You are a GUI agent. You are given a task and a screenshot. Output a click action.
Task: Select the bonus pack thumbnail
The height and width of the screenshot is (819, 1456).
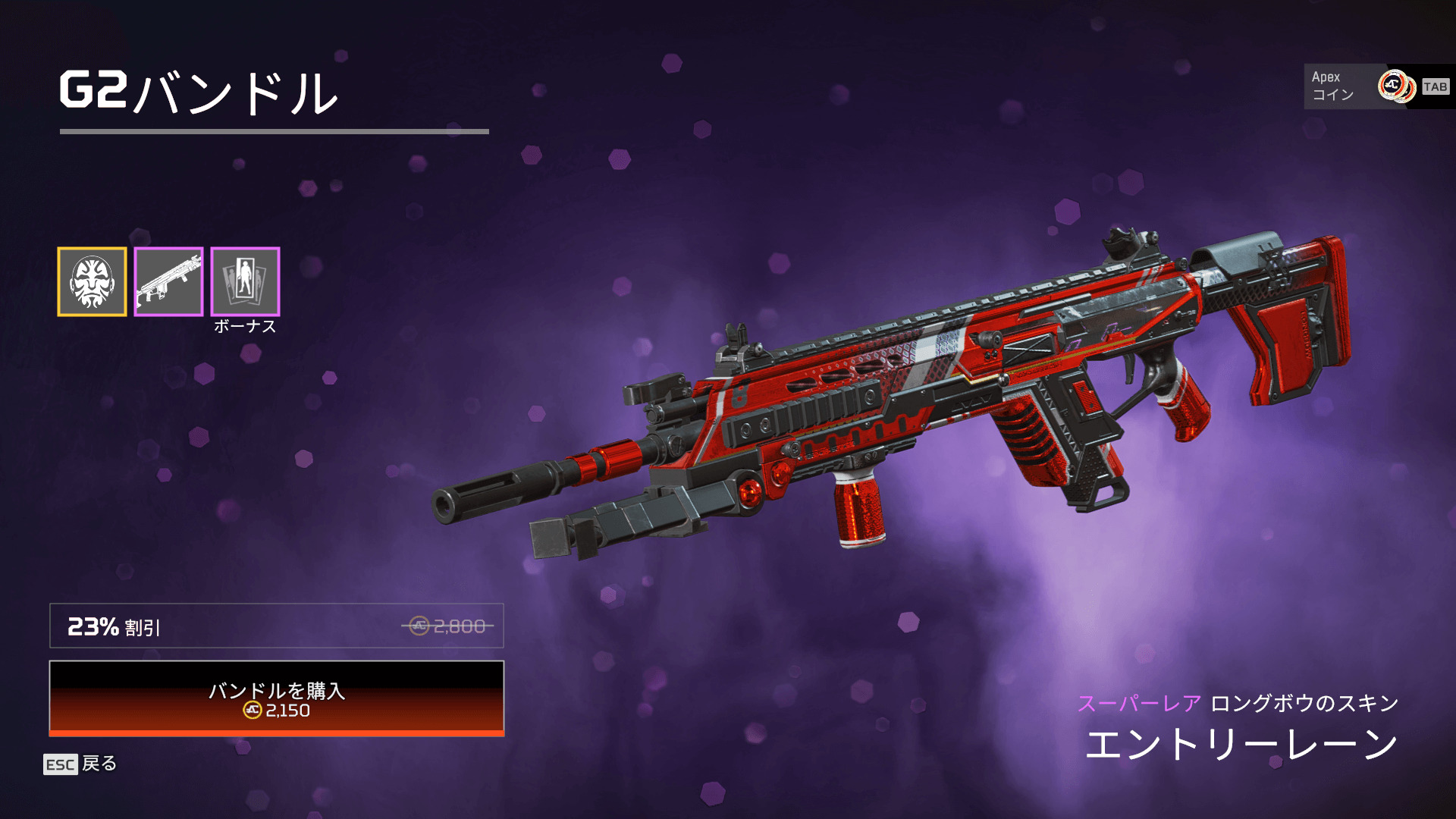click(245, 281)
